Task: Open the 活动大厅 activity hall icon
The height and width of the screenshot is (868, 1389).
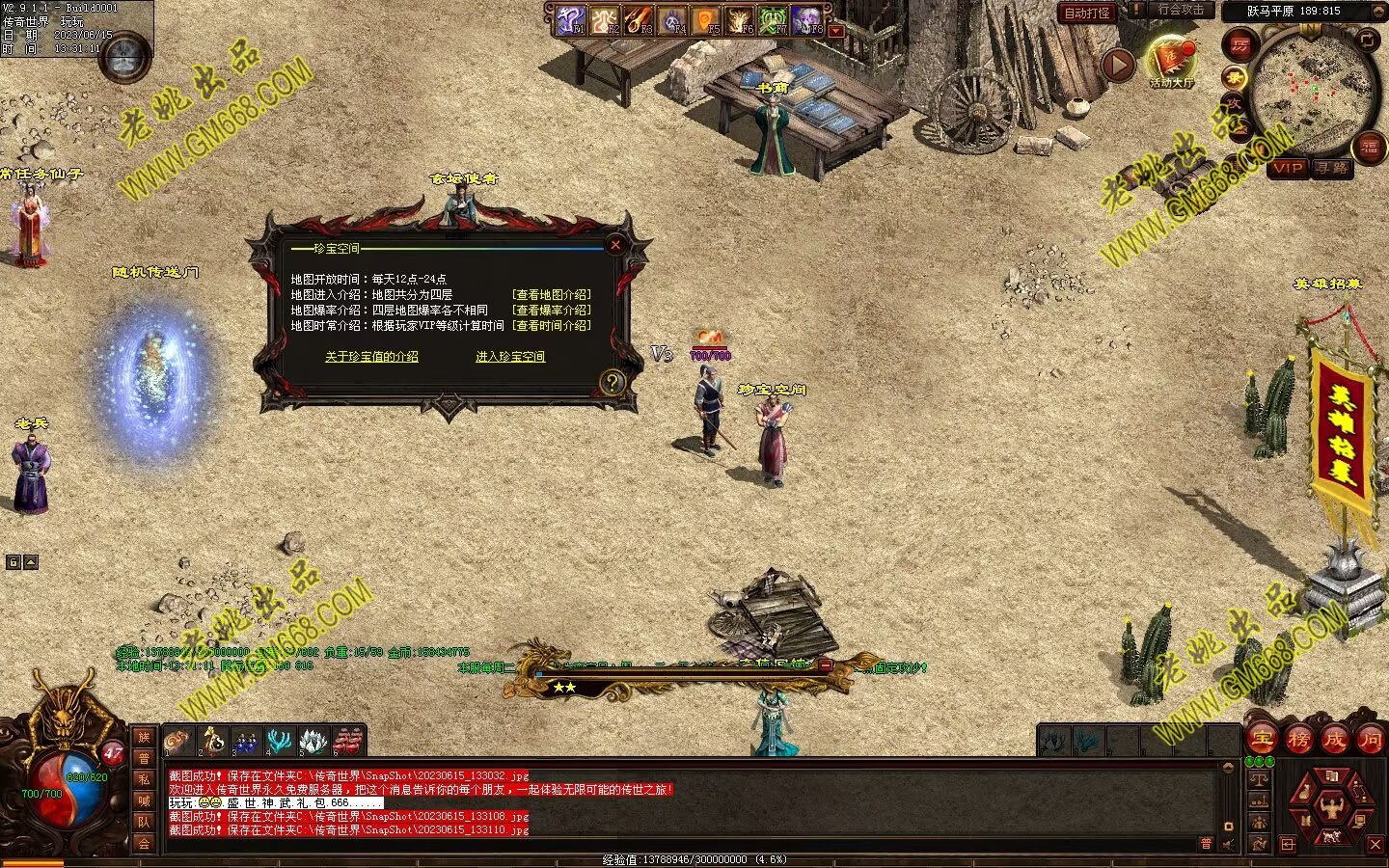Action: tap(1170, 61)
